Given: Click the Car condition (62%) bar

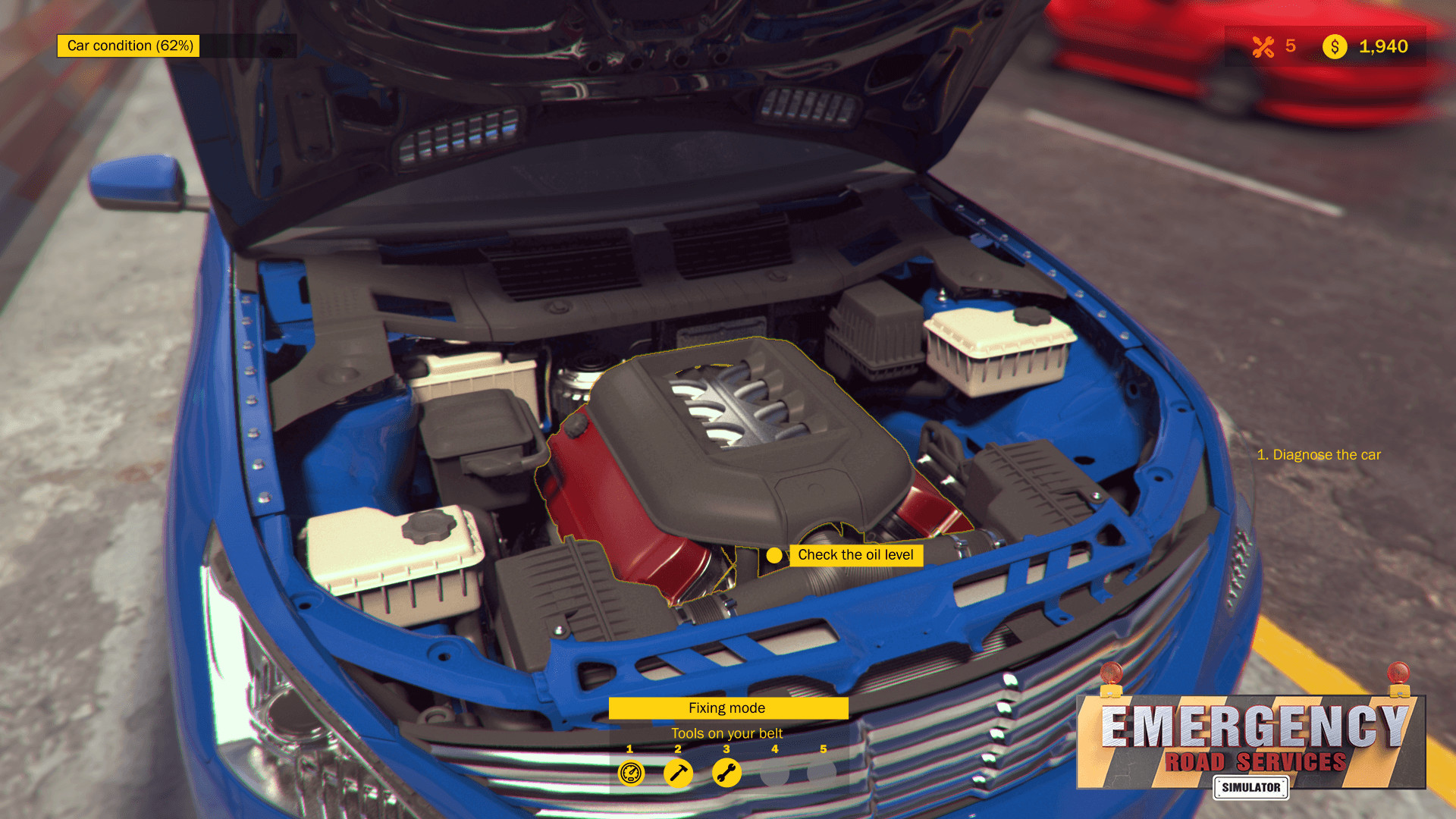Looking at the screenshot, I should pyautogui.click(x=127, y=46).
